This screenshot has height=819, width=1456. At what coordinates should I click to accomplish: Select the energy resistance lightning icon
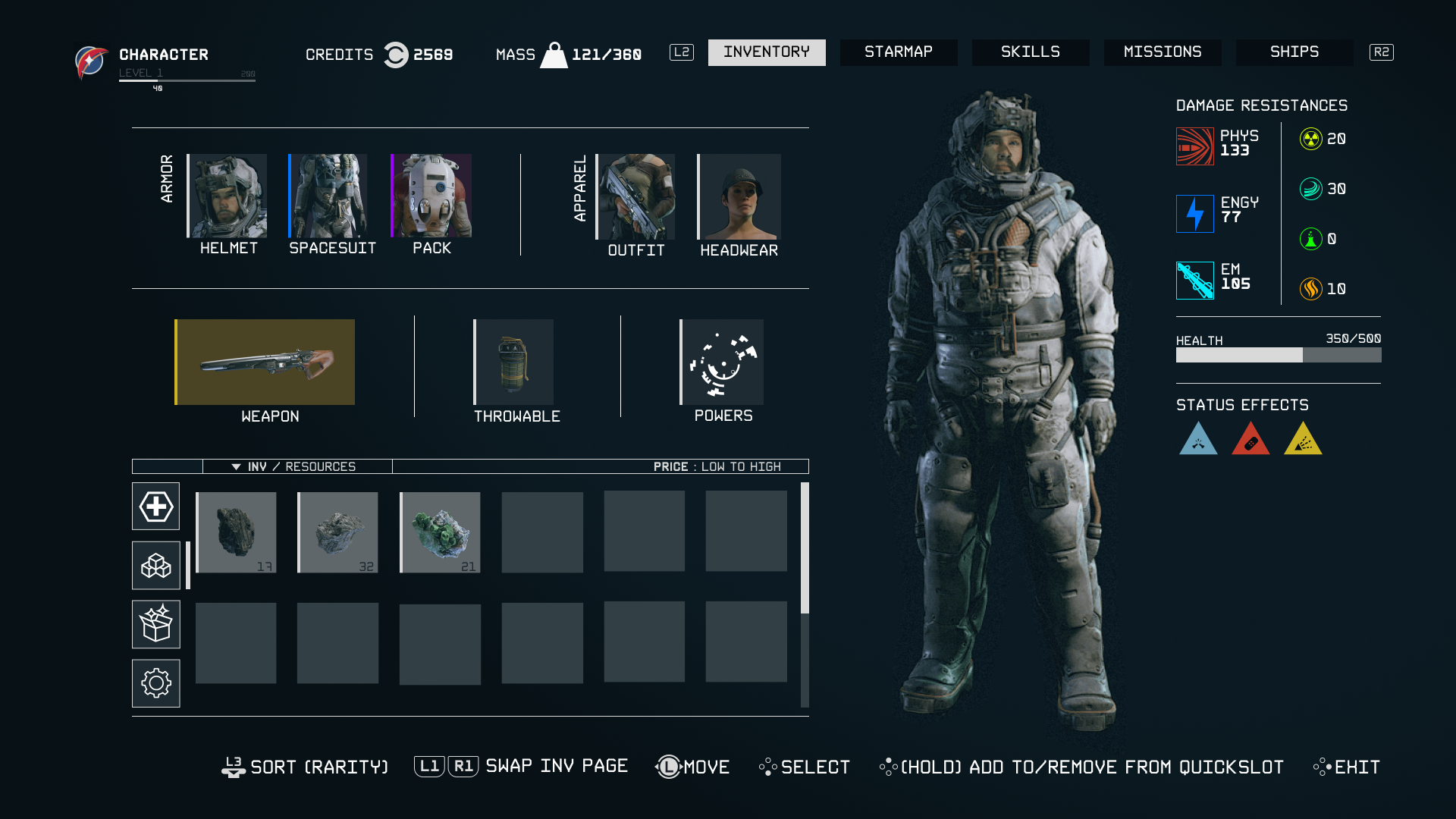[1195, 214]
